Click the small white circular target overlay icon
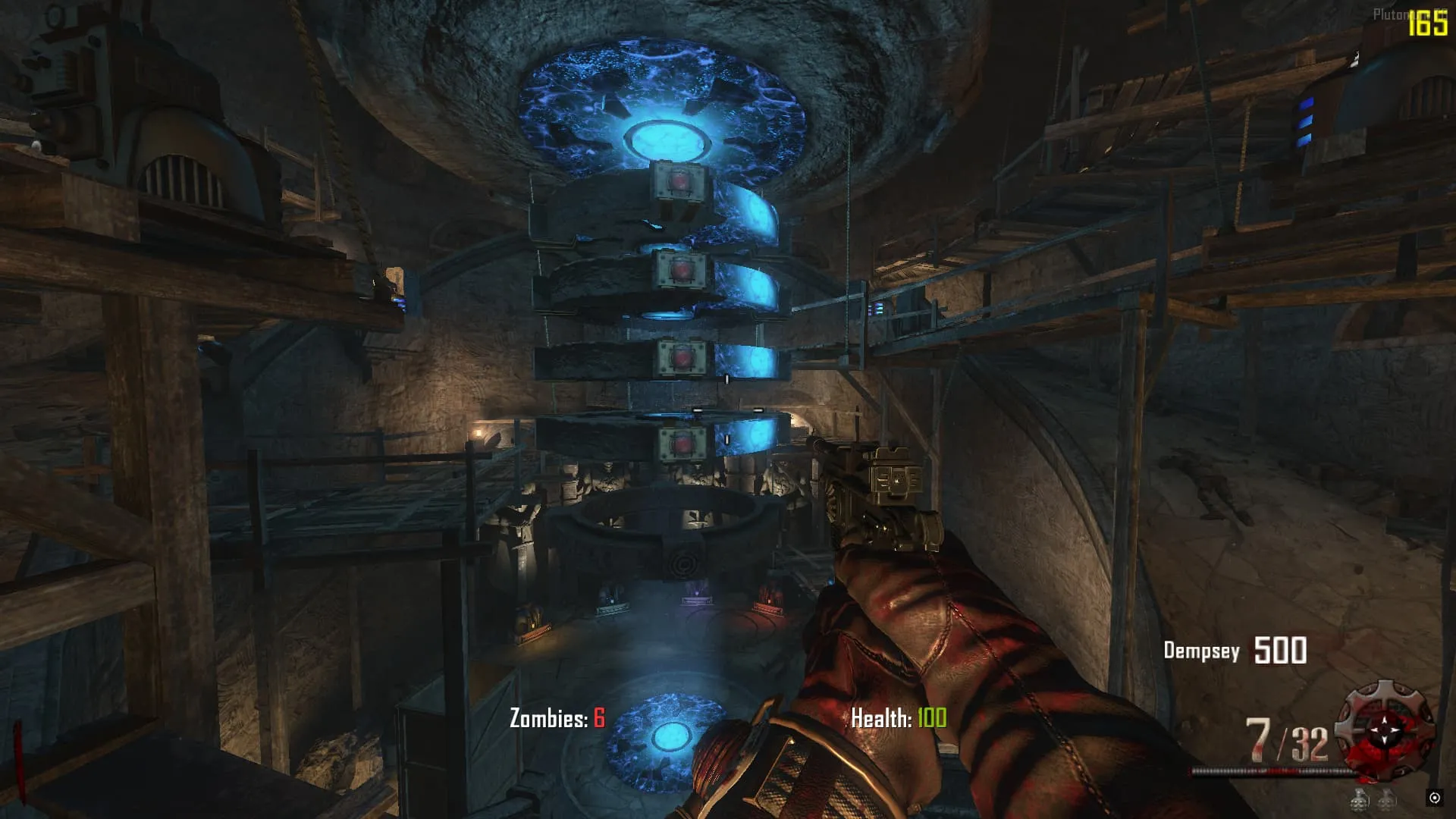The height and width of the screenshot is (819, 1456). click(x=1434, y=797)
